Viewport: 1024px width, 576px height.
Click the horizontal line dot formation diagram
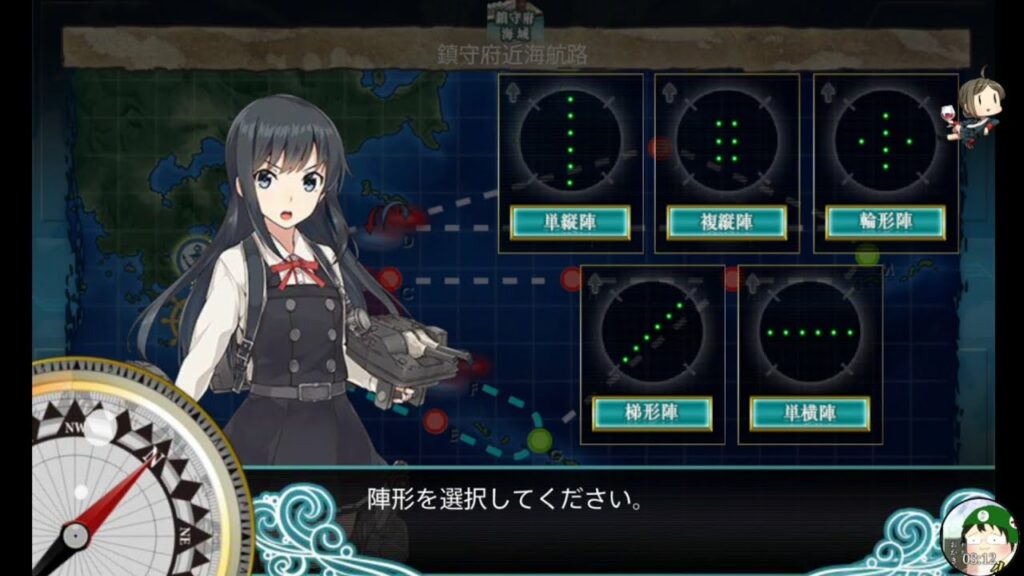[810, 331]
